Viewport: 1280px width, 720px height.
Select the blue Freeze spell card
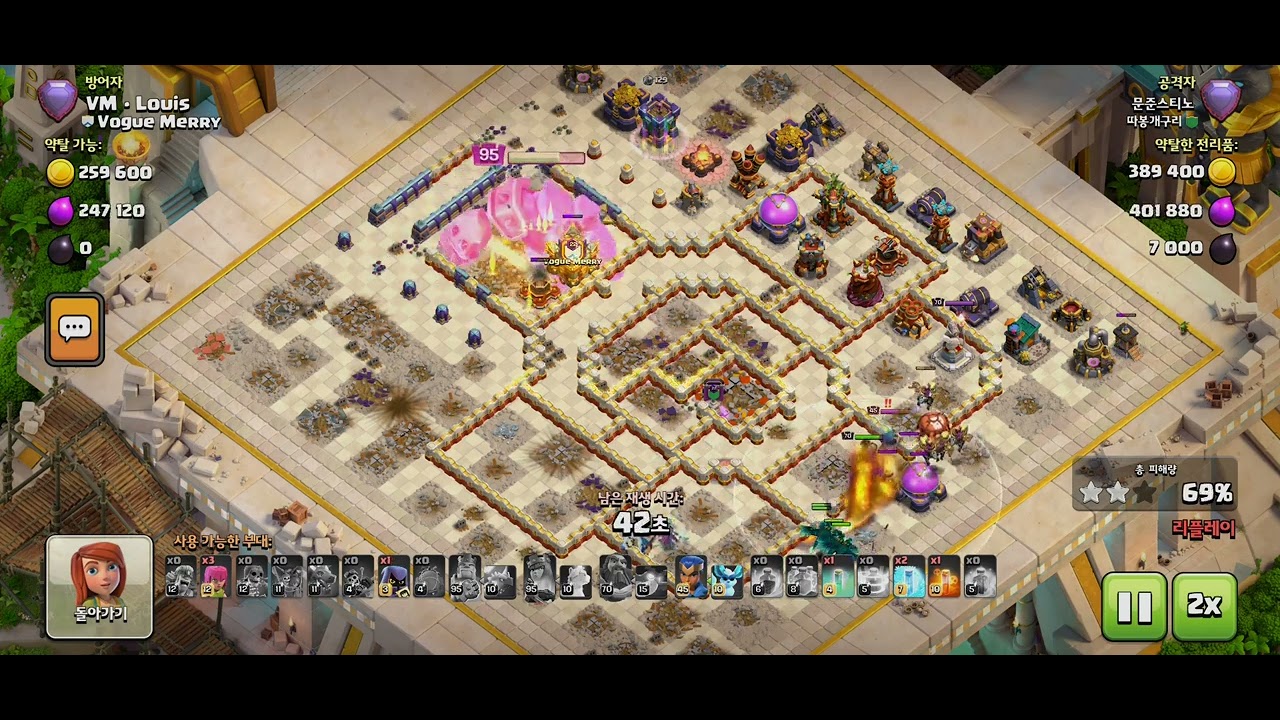[x=908, y=577]
